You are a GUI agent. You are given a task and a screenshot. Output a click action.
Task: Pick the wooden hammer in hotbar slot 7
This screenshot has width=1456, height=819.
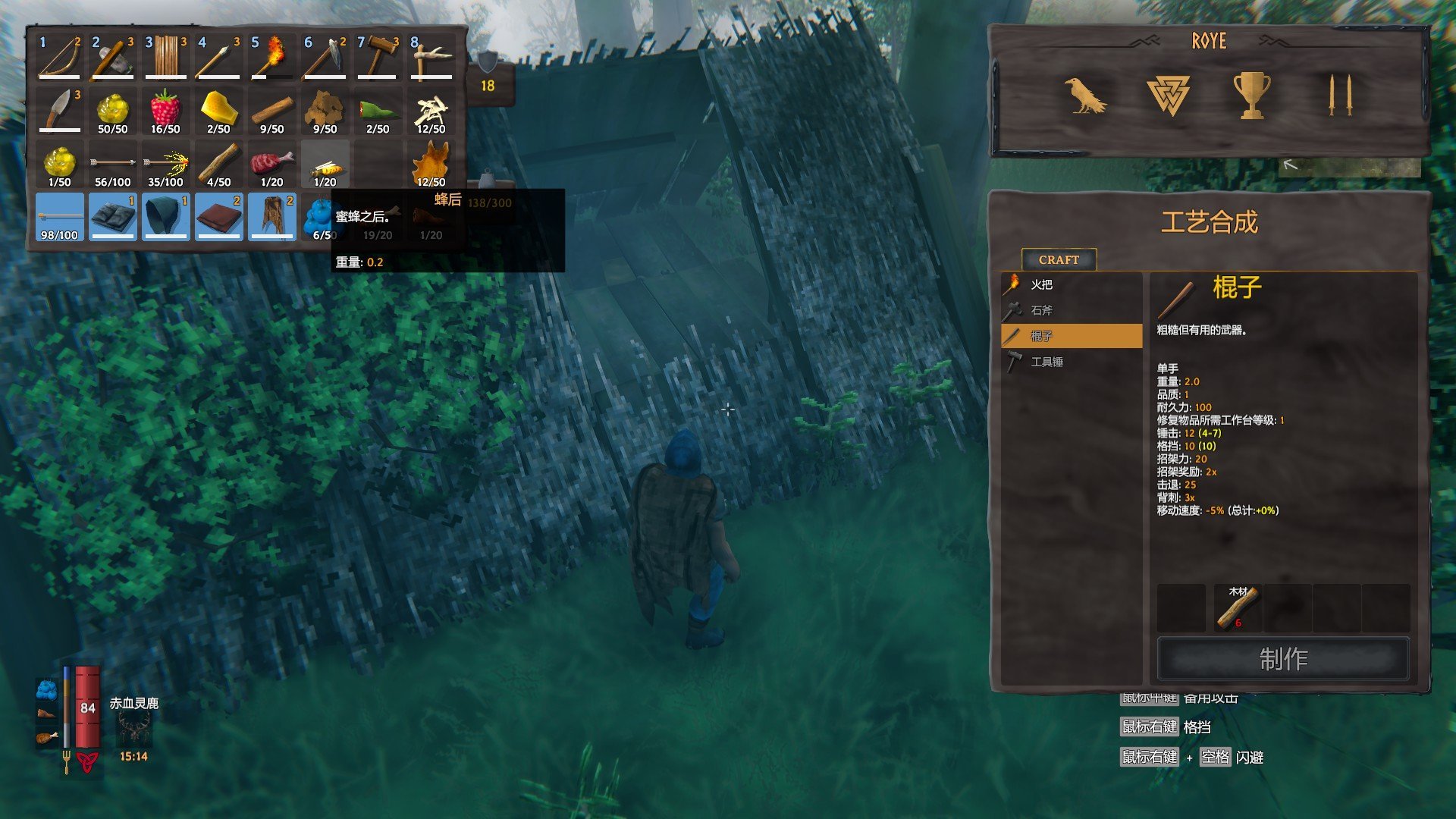378,58
